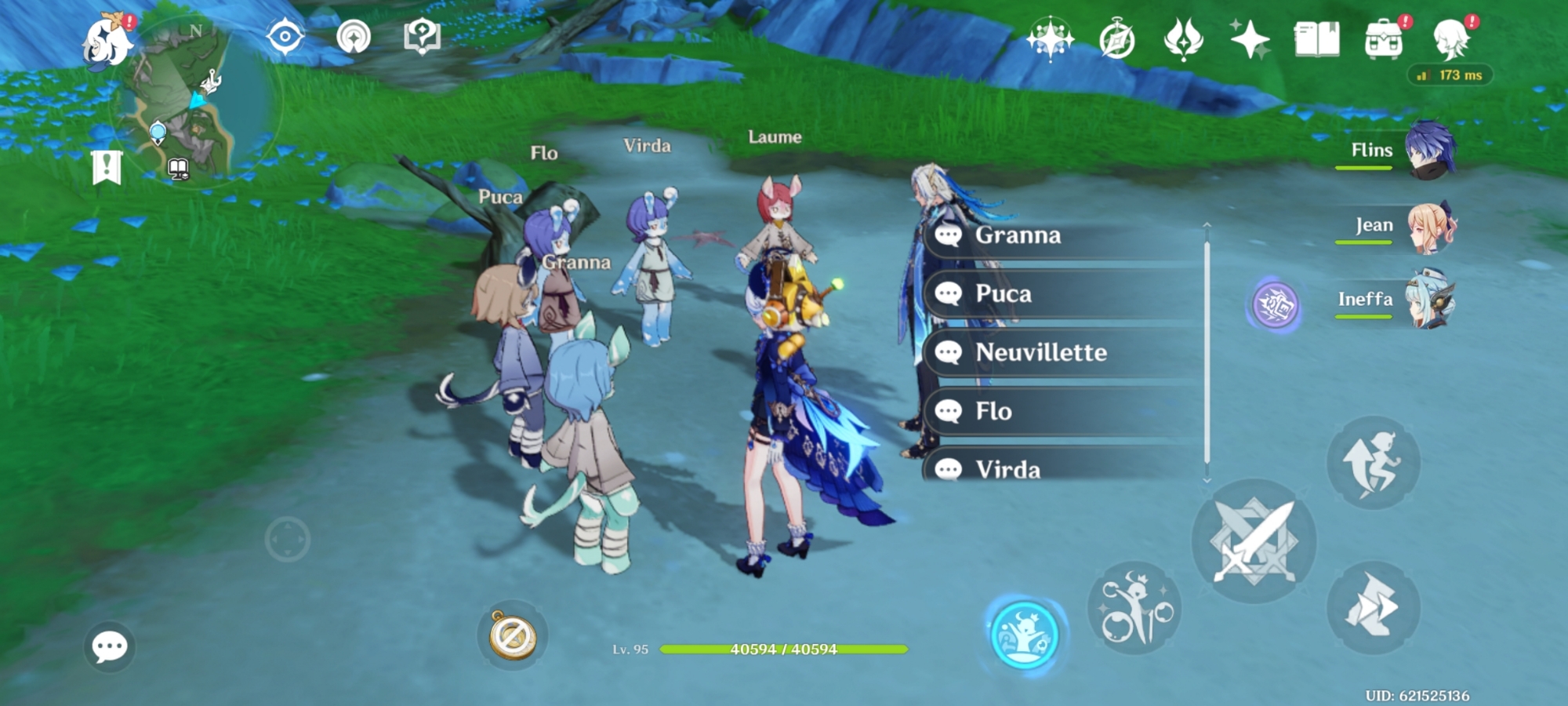Open the Paimon menu
Image resolution: width=1568 pixels, height=706 pixels.
107,41
